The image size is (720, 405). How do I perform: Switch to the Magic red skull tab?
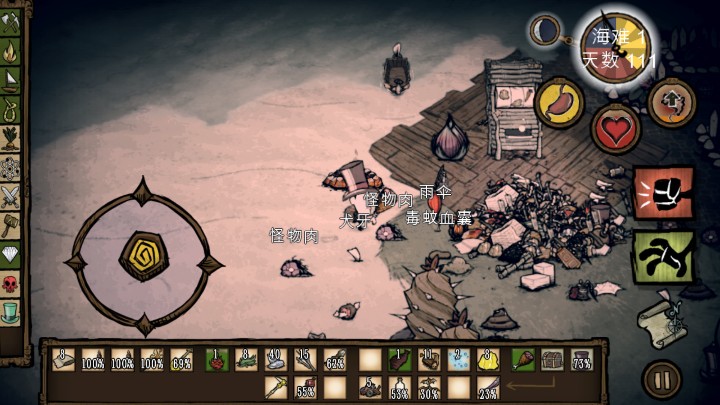(x=12, y=284)
